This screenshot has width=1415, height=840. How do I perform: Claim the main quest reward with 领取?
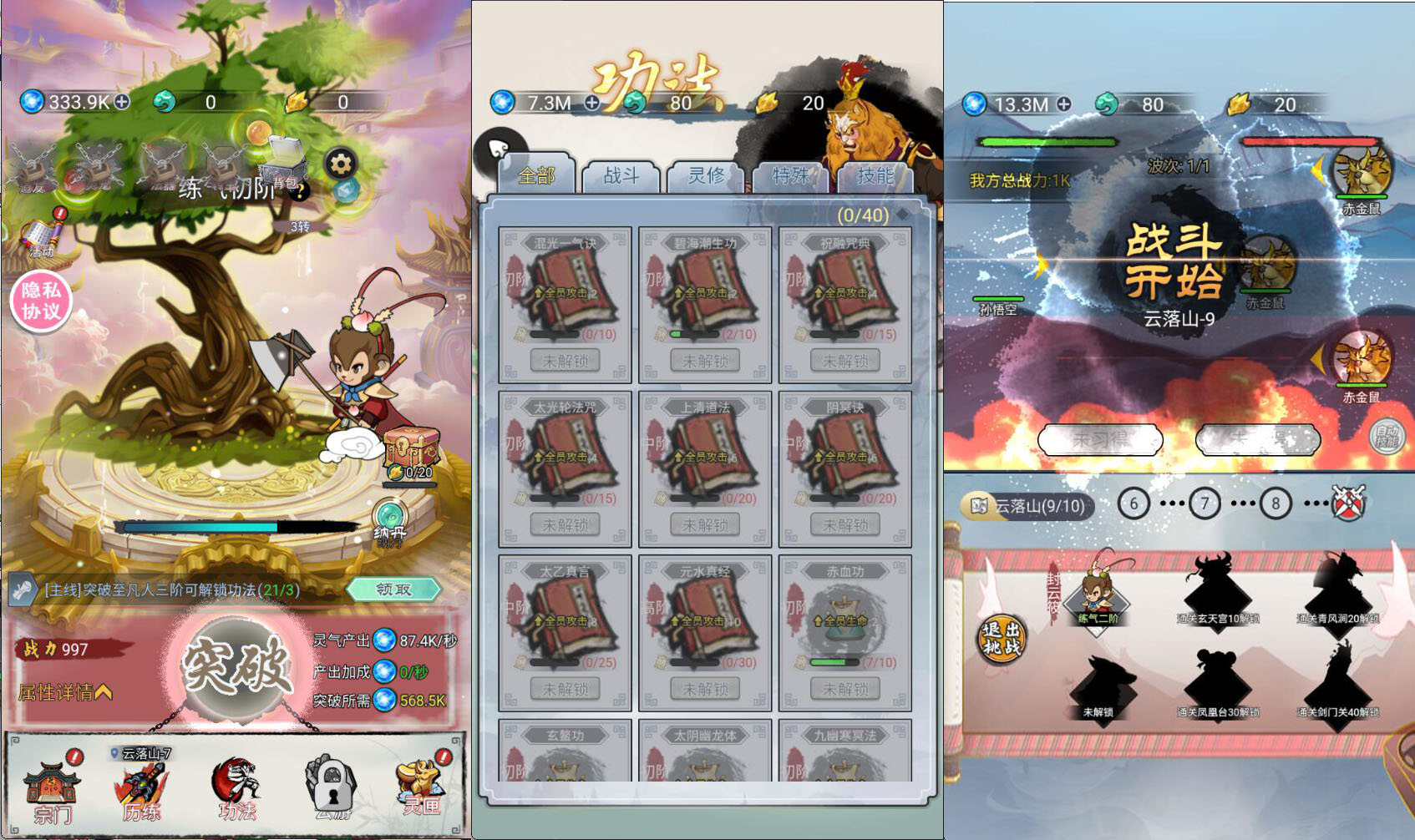(x=393, y=590)
